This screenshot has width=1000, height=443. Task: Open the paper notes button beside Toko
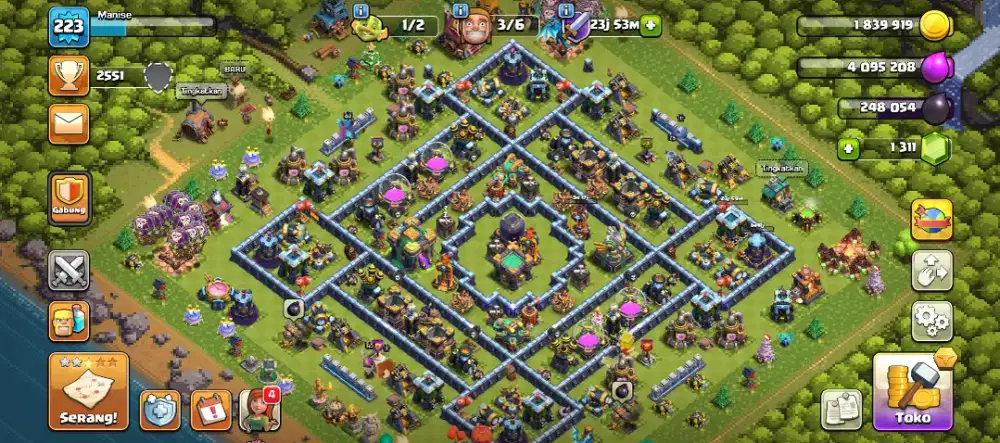pyautogui.click(x=841, y=408)
